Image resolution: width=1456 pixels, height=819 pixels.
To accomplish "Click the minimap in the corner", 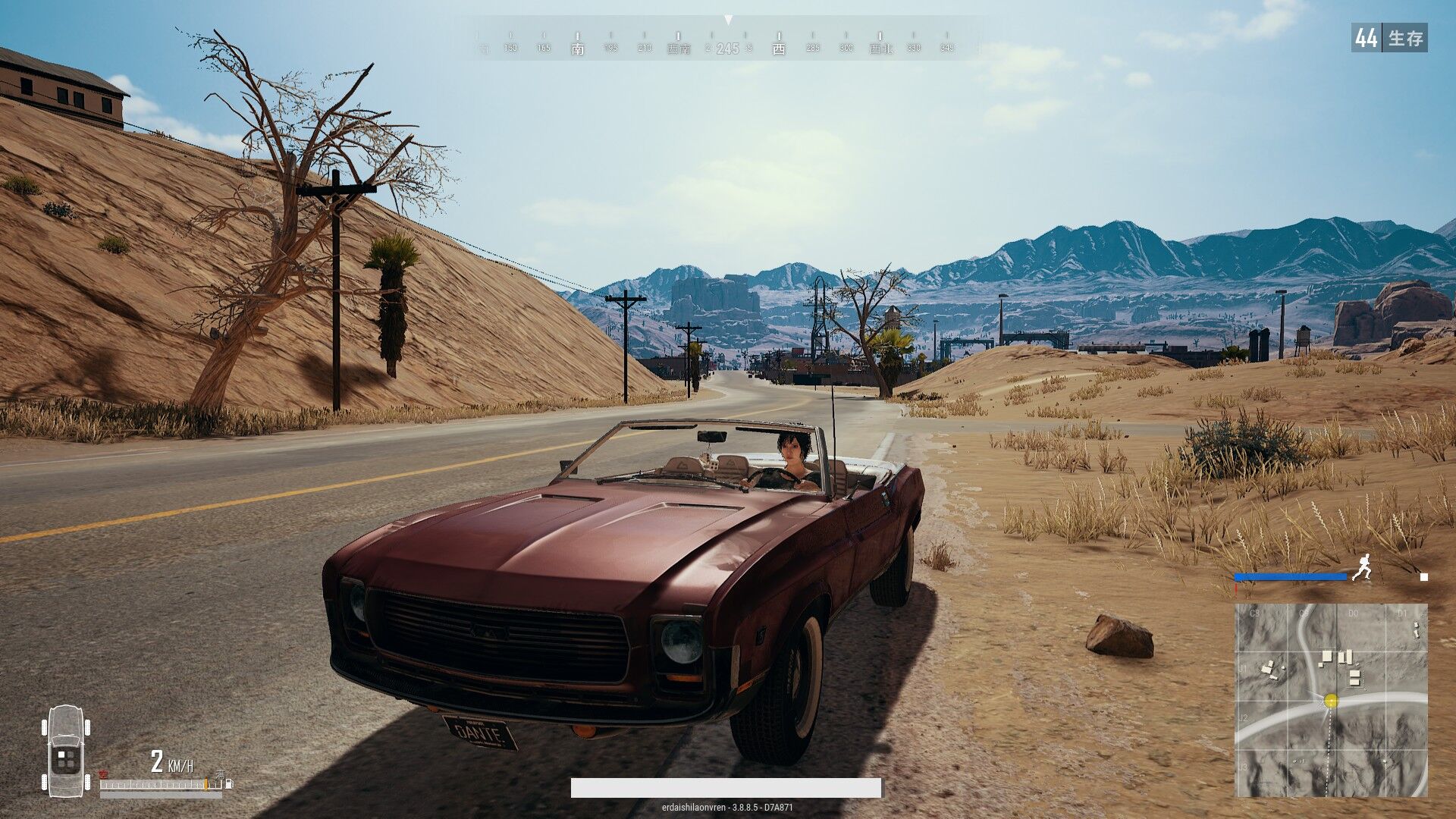I will [x=1331, y=699].
